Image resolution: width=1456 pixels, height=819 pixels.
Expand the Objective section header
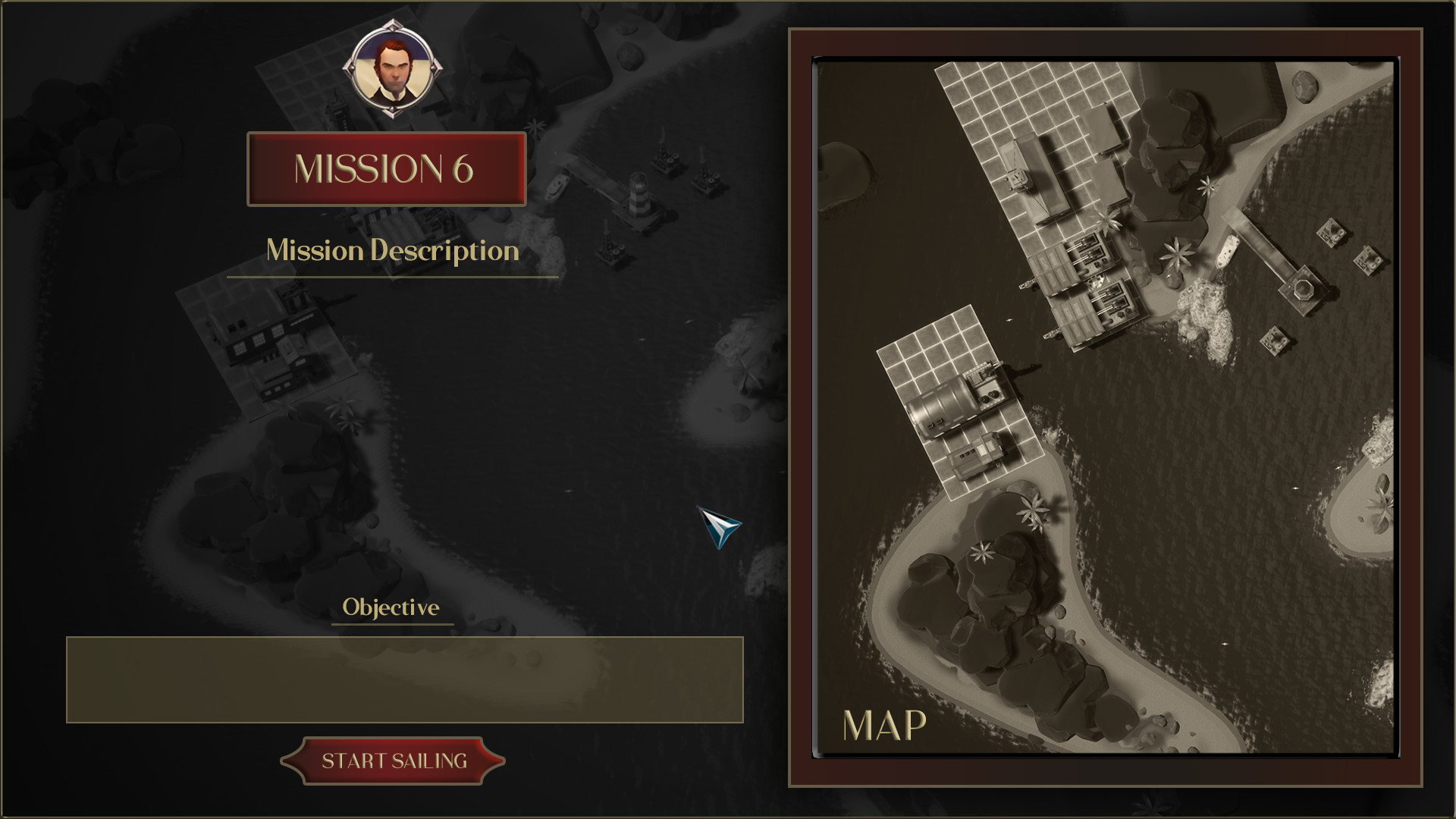coord(391,607)
